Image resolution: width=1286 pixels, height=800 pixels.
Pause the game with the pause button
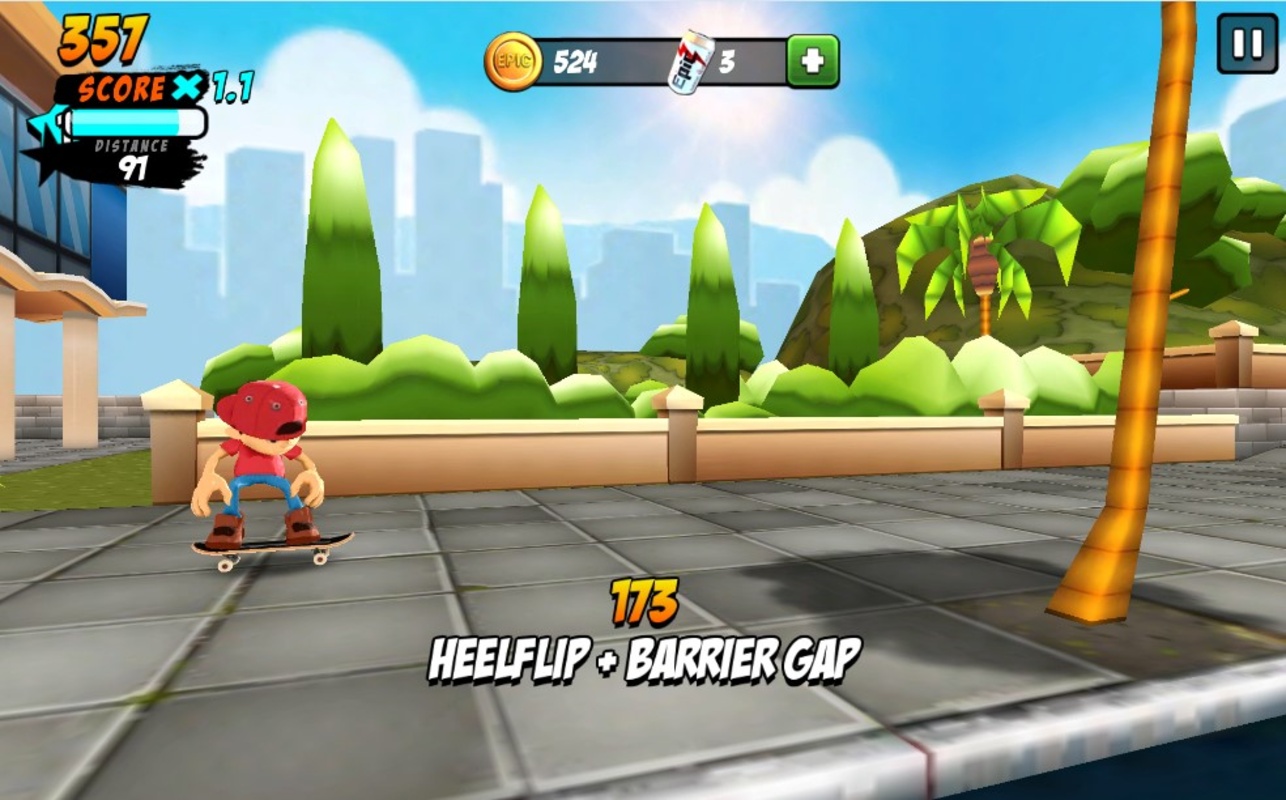click(x=1246, y=43)
